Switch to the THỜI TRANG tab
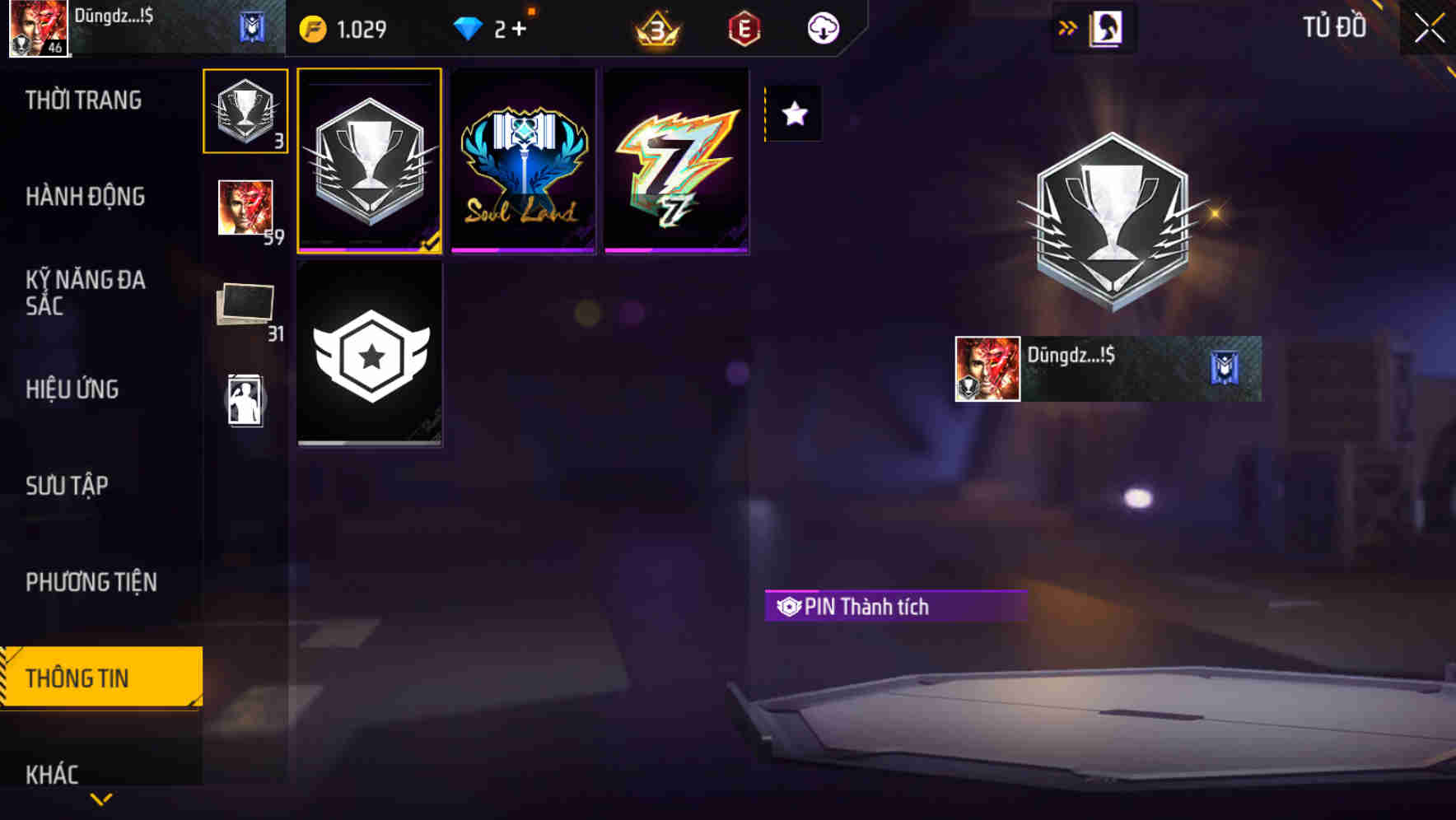The image size is (1456, 820). pyautogui.click(x=82, y=99)
